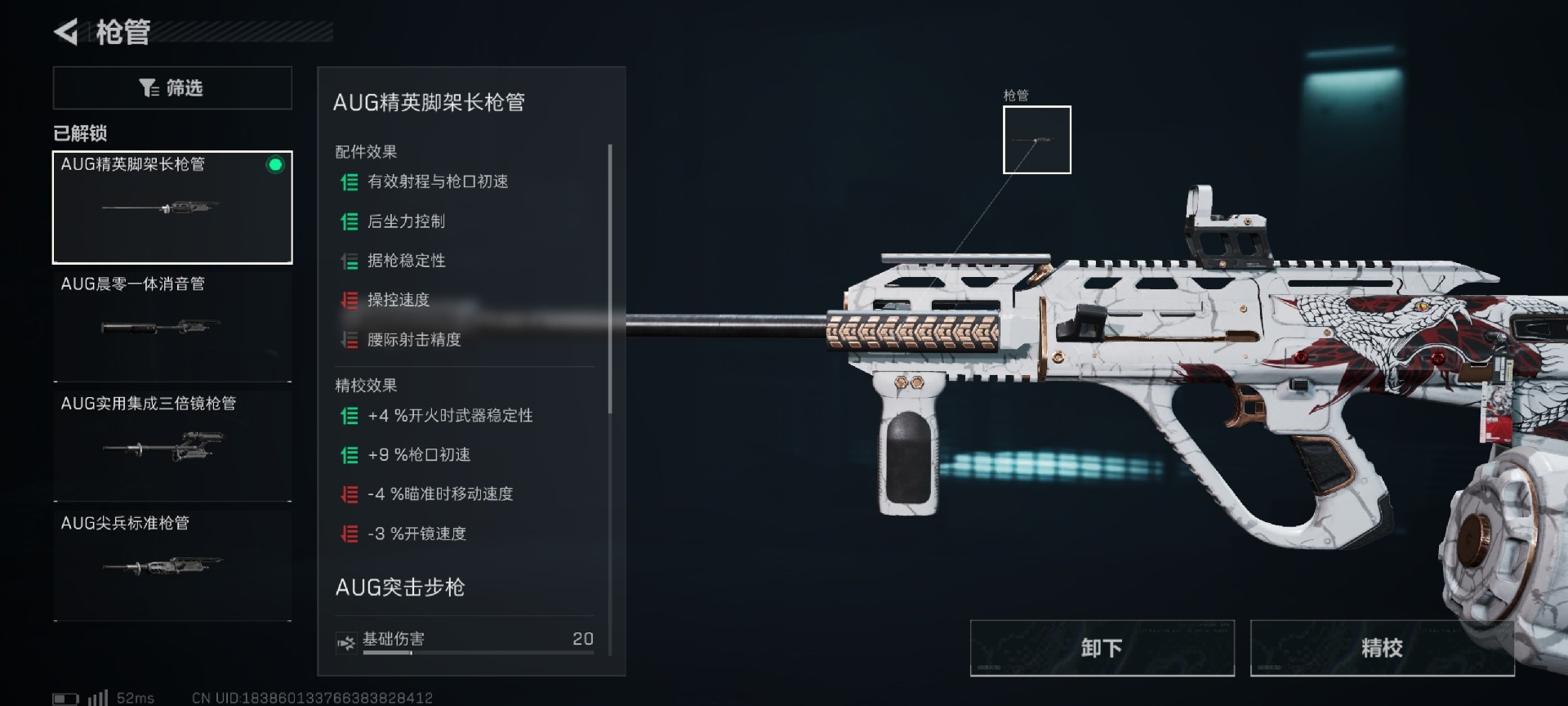The height and width of the screenshot is (706, 1568).
Task: Click the 枪管 attachment slot on the weapon
Action: point(1036,140)
